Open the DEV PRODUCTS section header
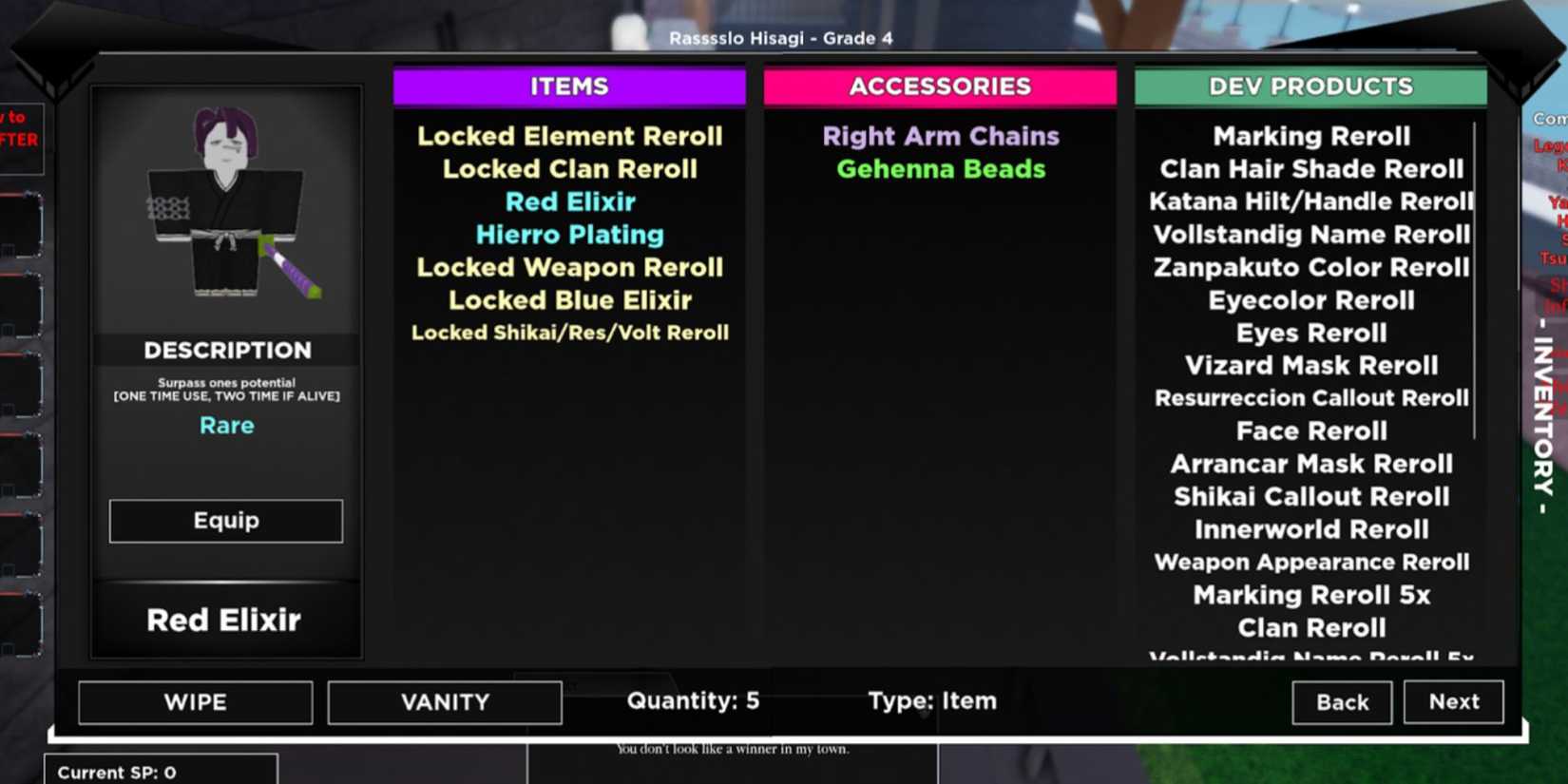The height and width of the screenshot is (784, 1568). [1310, 86]
